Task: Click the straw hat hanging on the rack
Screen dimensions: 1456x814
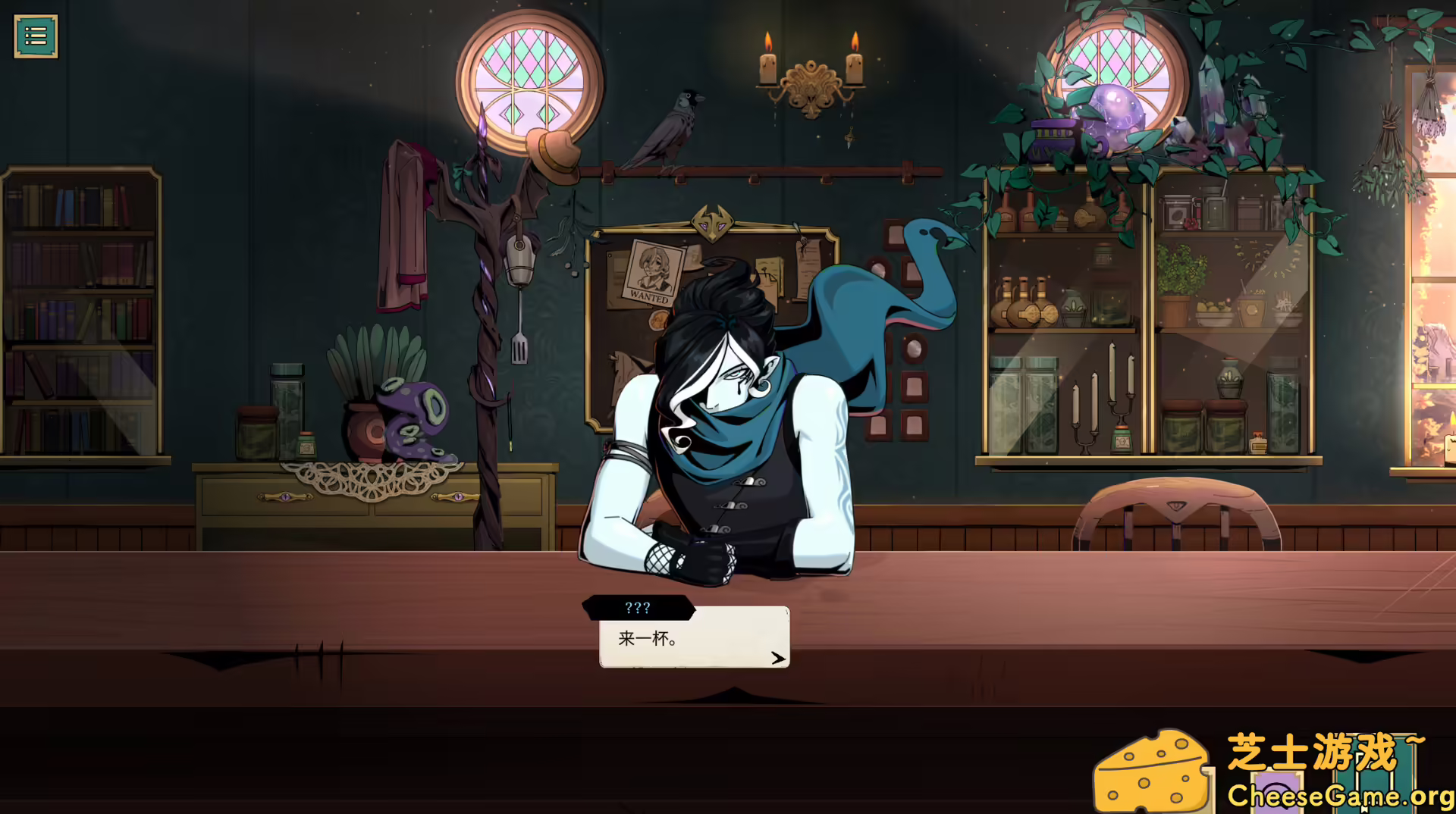Action: (x=553, y=150)
